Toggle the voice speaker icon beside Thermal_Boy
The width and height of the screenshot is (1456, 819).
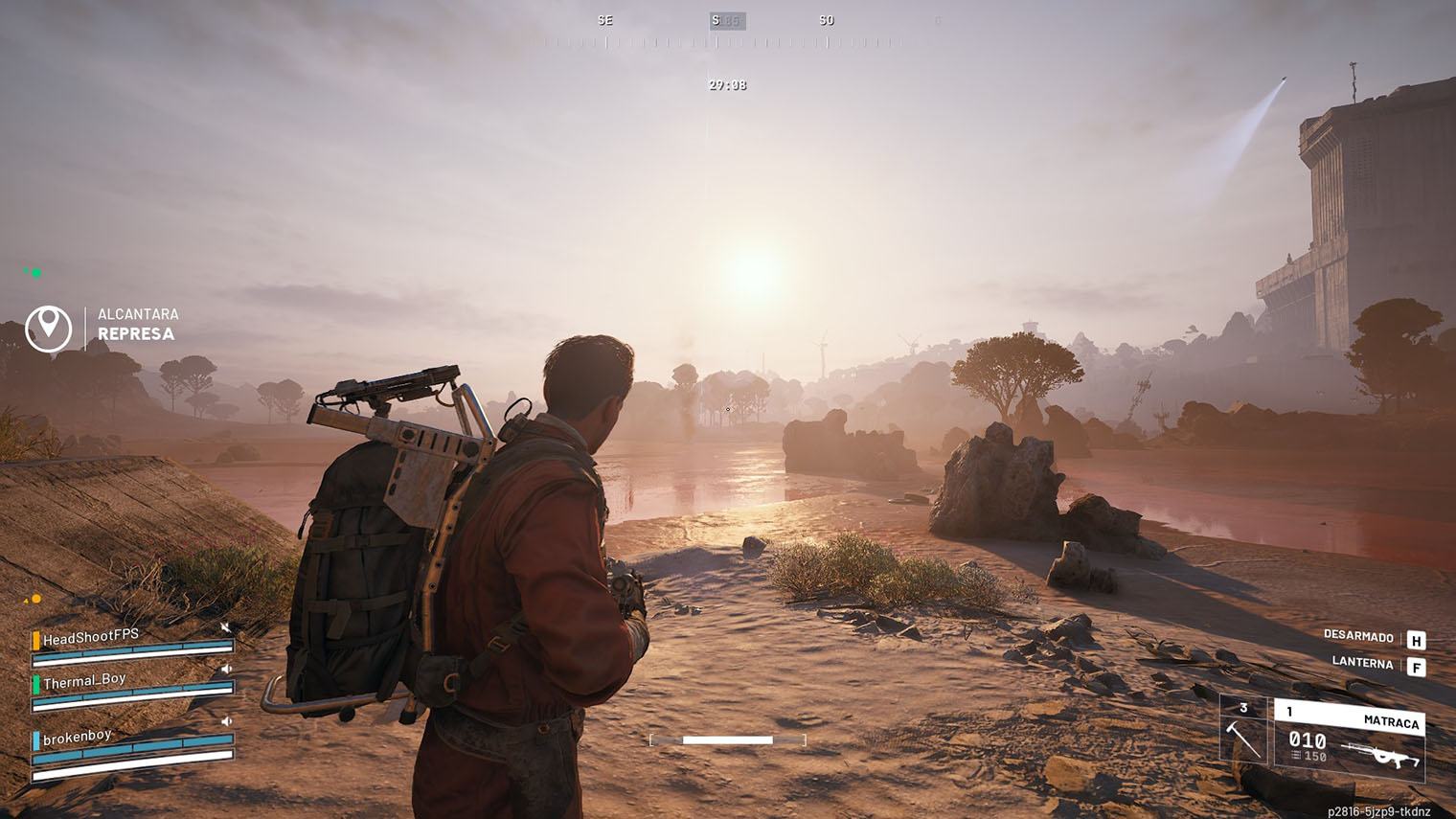coord(227,670)
